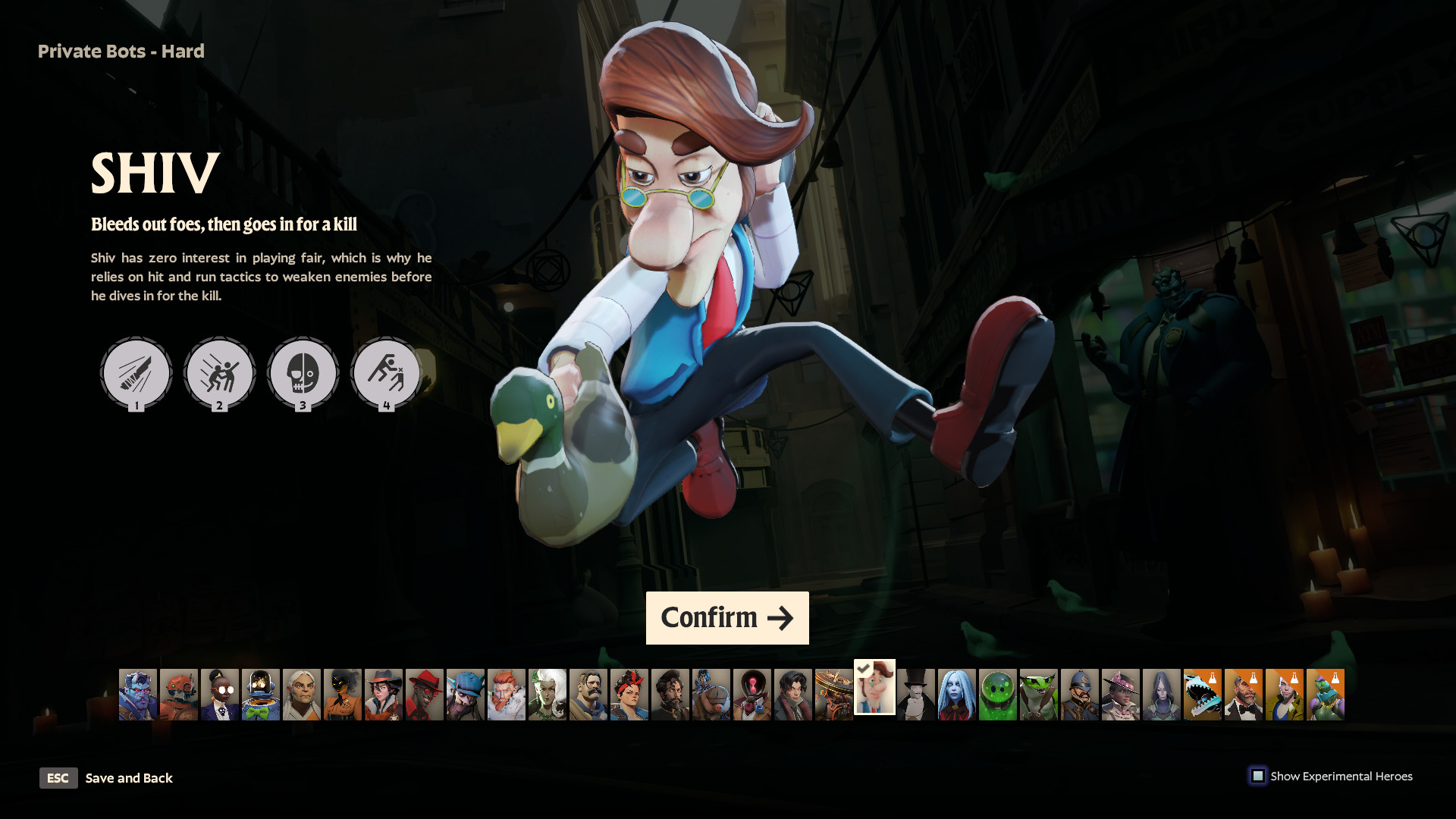Viewport: 1456px width, 819px height.
Task: Click Save and Back
Action: click(129, 778)
